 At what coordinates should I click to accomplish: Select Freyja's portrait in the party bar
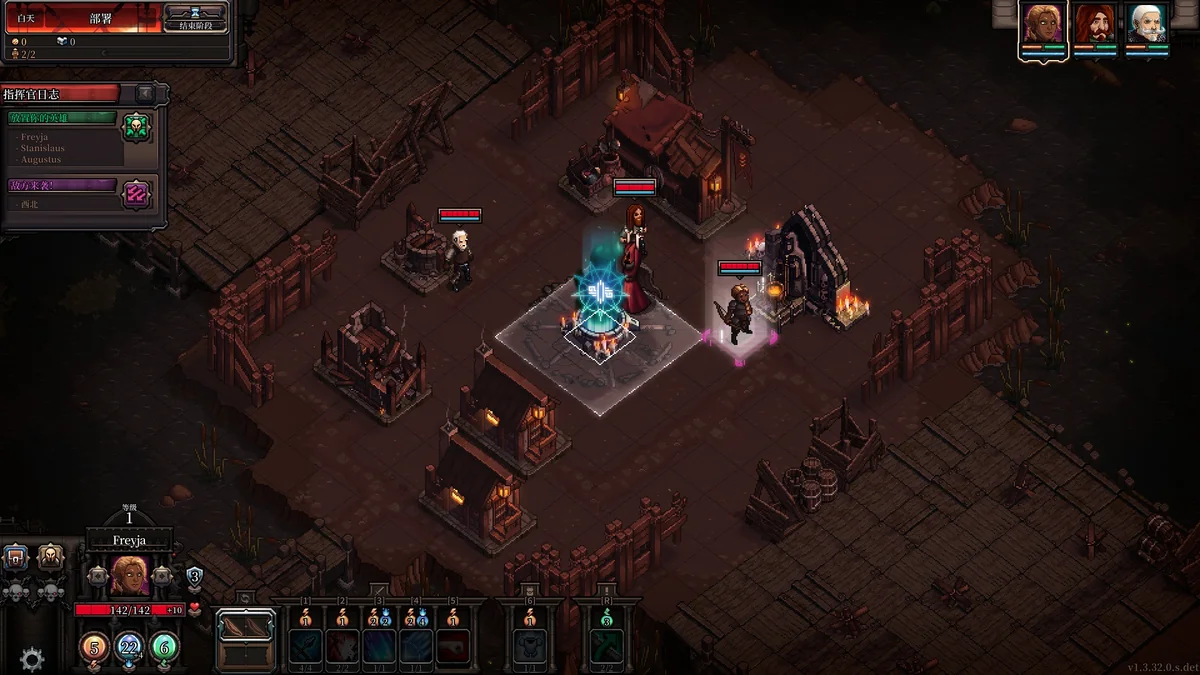1043,24
